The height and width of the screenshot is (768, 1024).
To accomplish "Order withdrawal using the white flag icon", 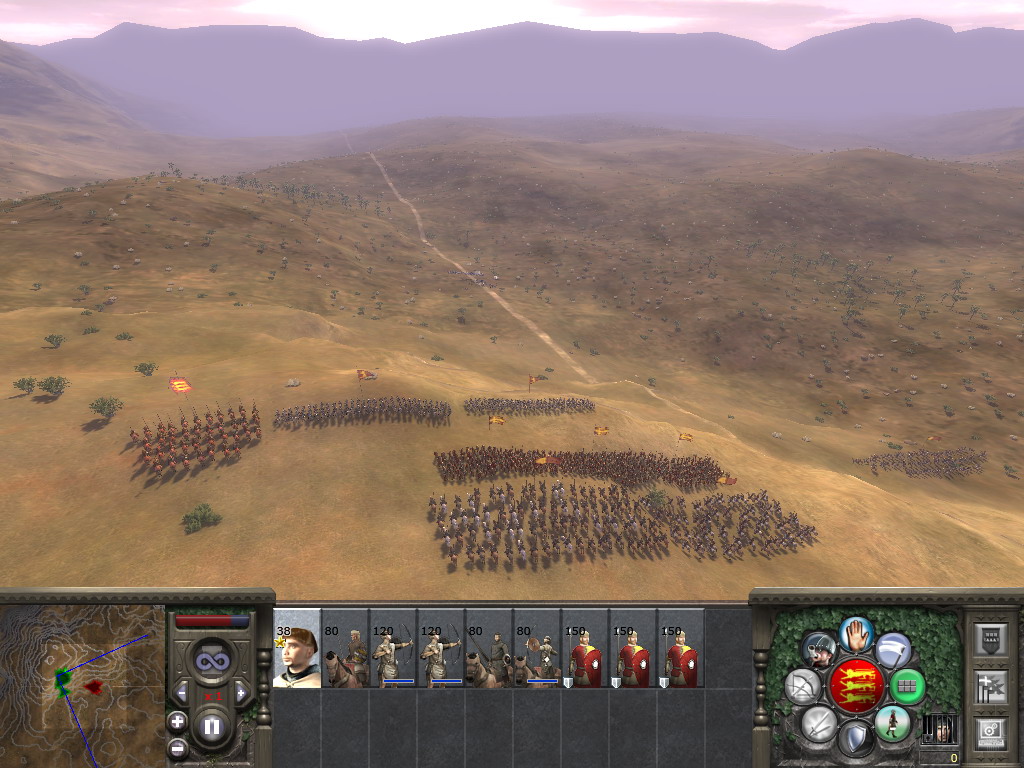I will (x=893, y=650).
